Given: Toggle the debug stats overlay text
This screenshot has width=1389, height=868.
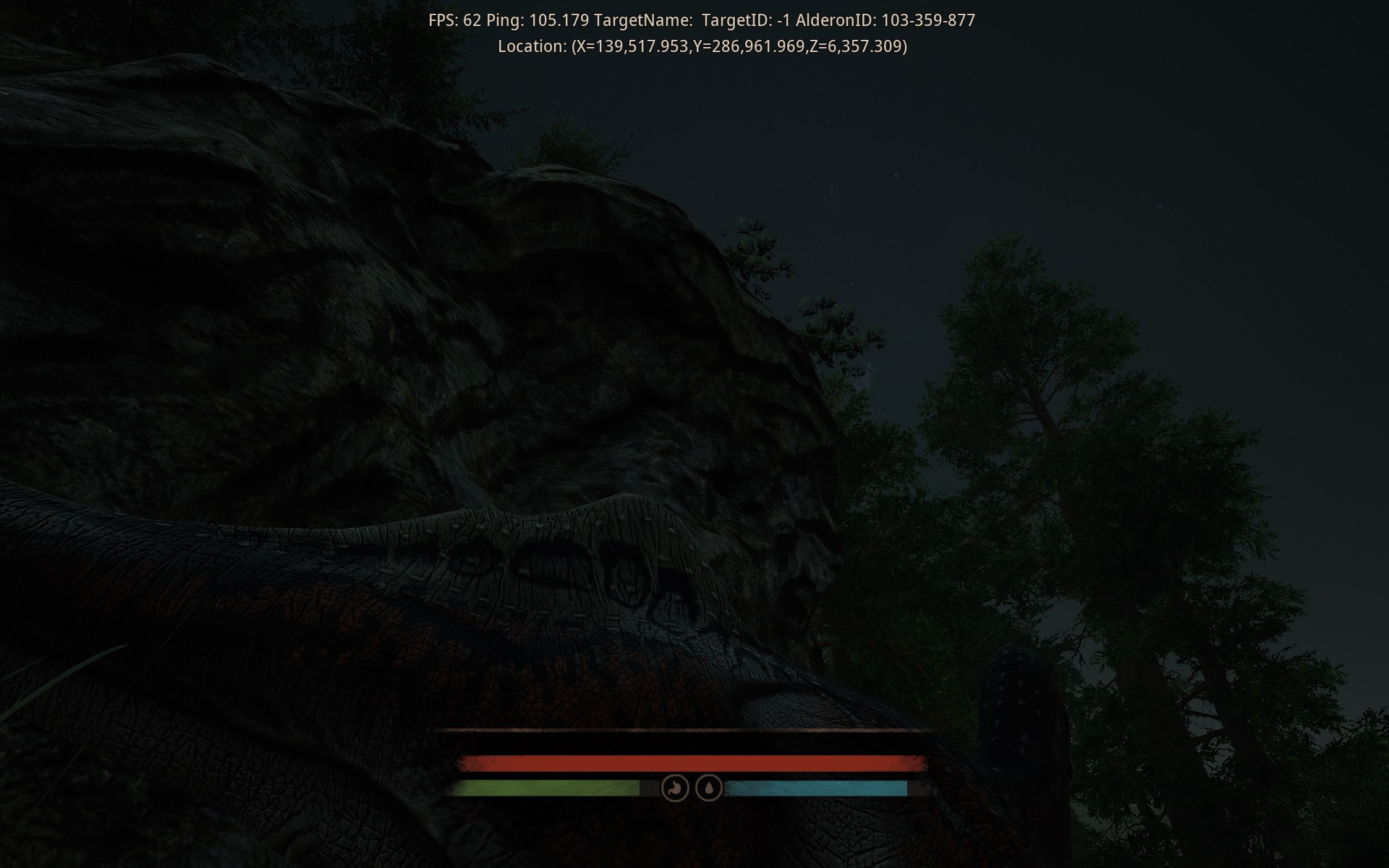Looking at the screenshot, I should [x=701, y=20].
